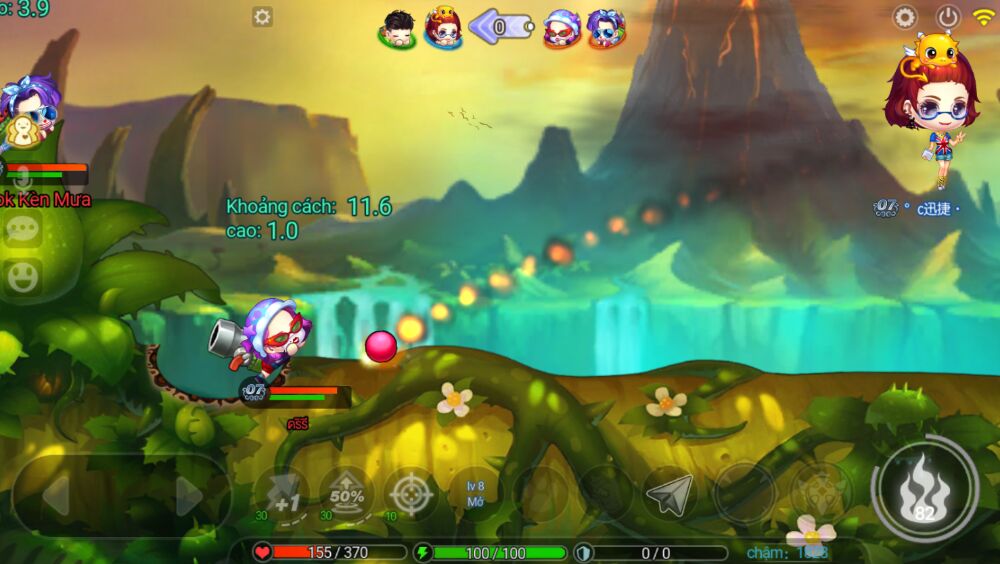The width and height of the screenshot is (1000, 564).
Task: Fire using the flame power button
Action: [924, 487]
